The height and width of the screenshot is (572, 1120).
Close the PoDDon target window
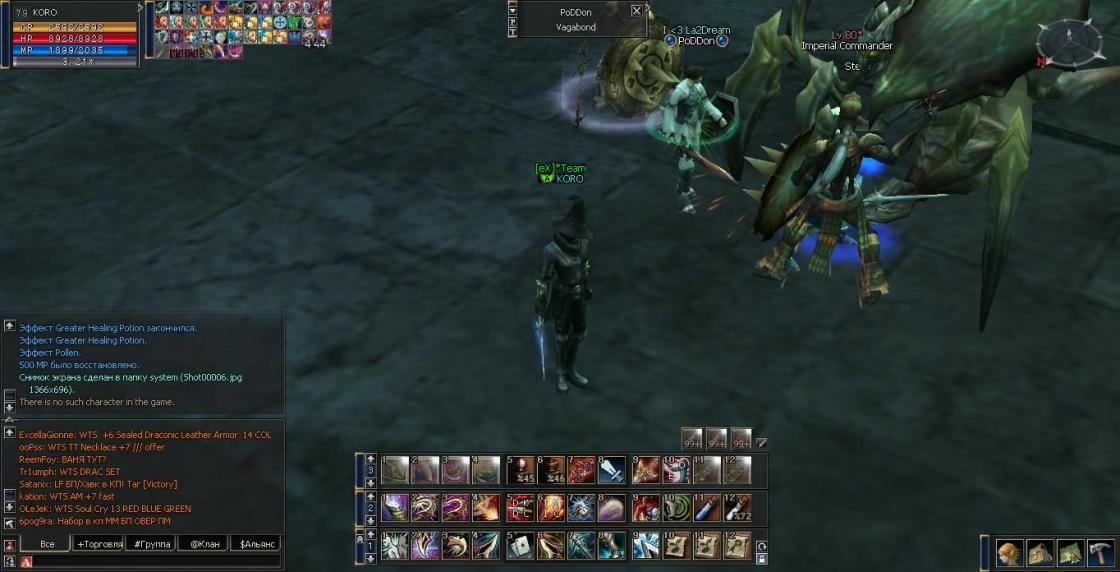click(637, 11)
